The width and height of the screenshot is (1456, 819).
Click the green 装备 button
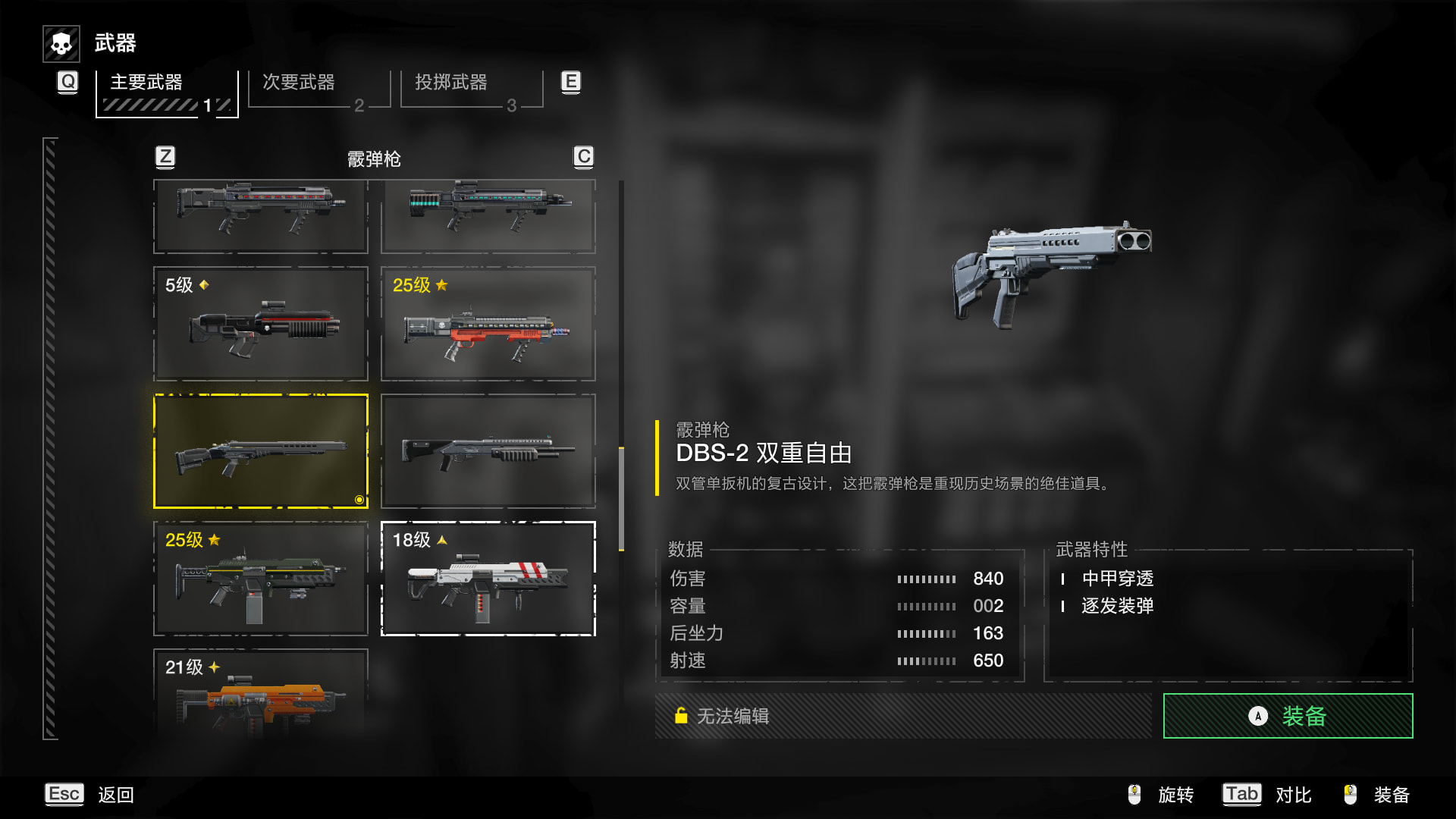pyautogui.click(x=1288, y=716)
